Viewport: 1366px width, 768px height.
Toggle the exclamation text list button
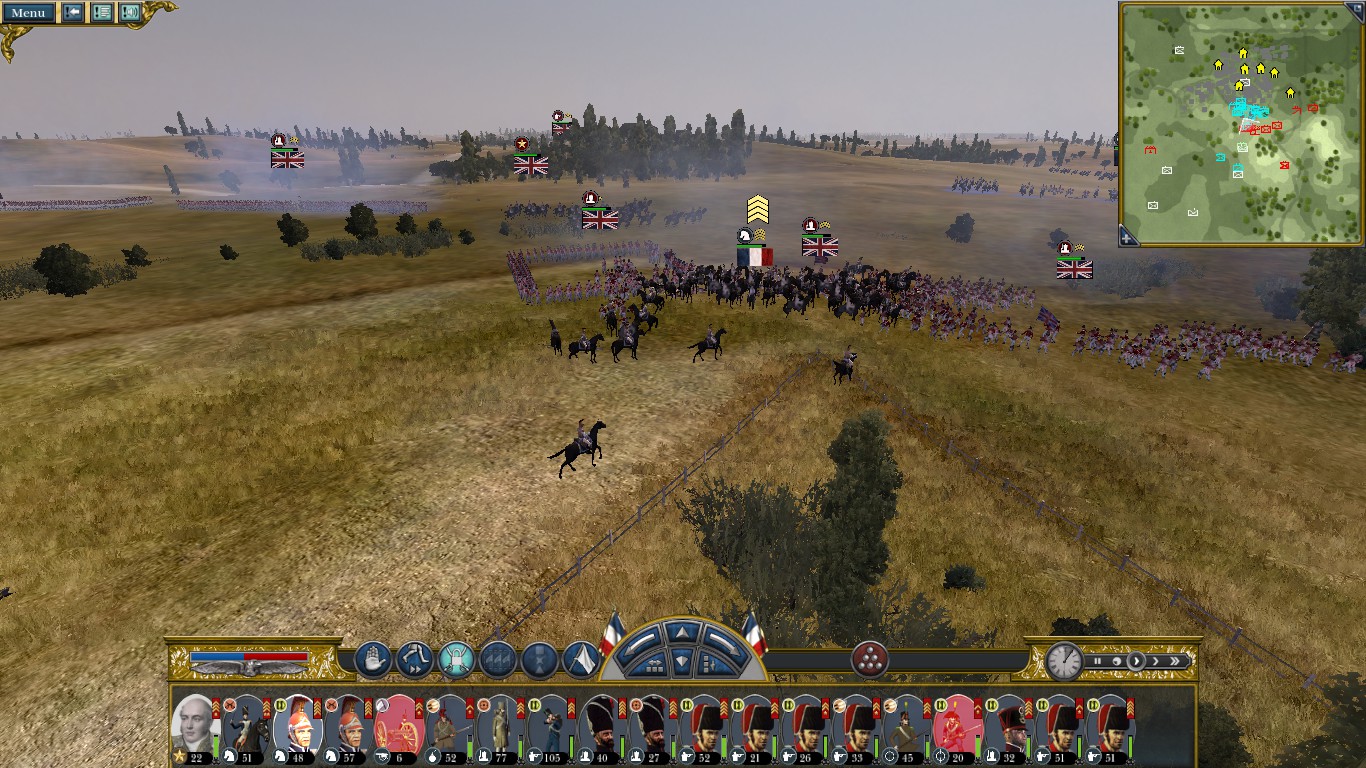[102, 13]
